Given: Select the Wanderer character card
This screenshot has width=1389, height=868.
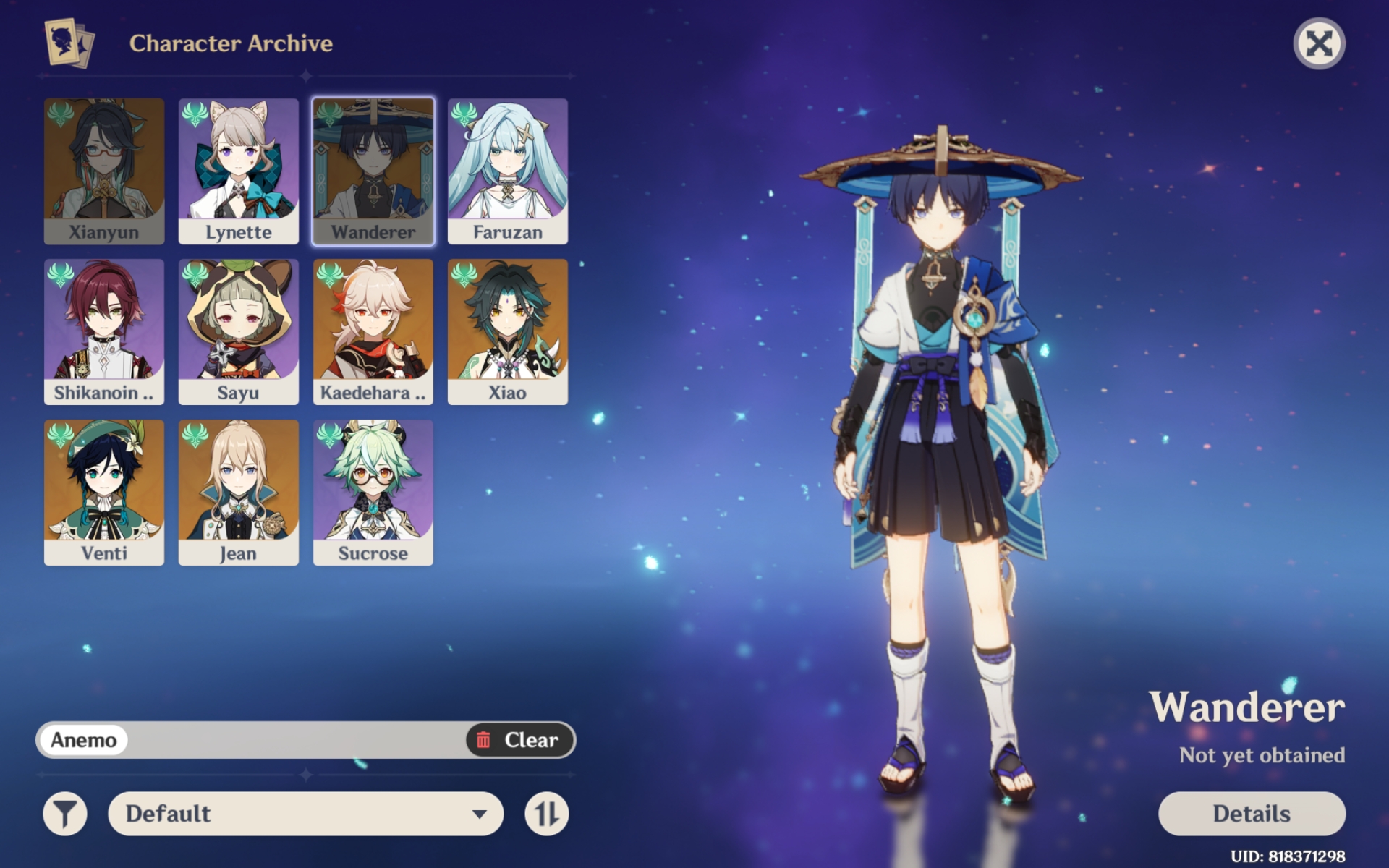Looking at the screenshot, I should point(373,170).
